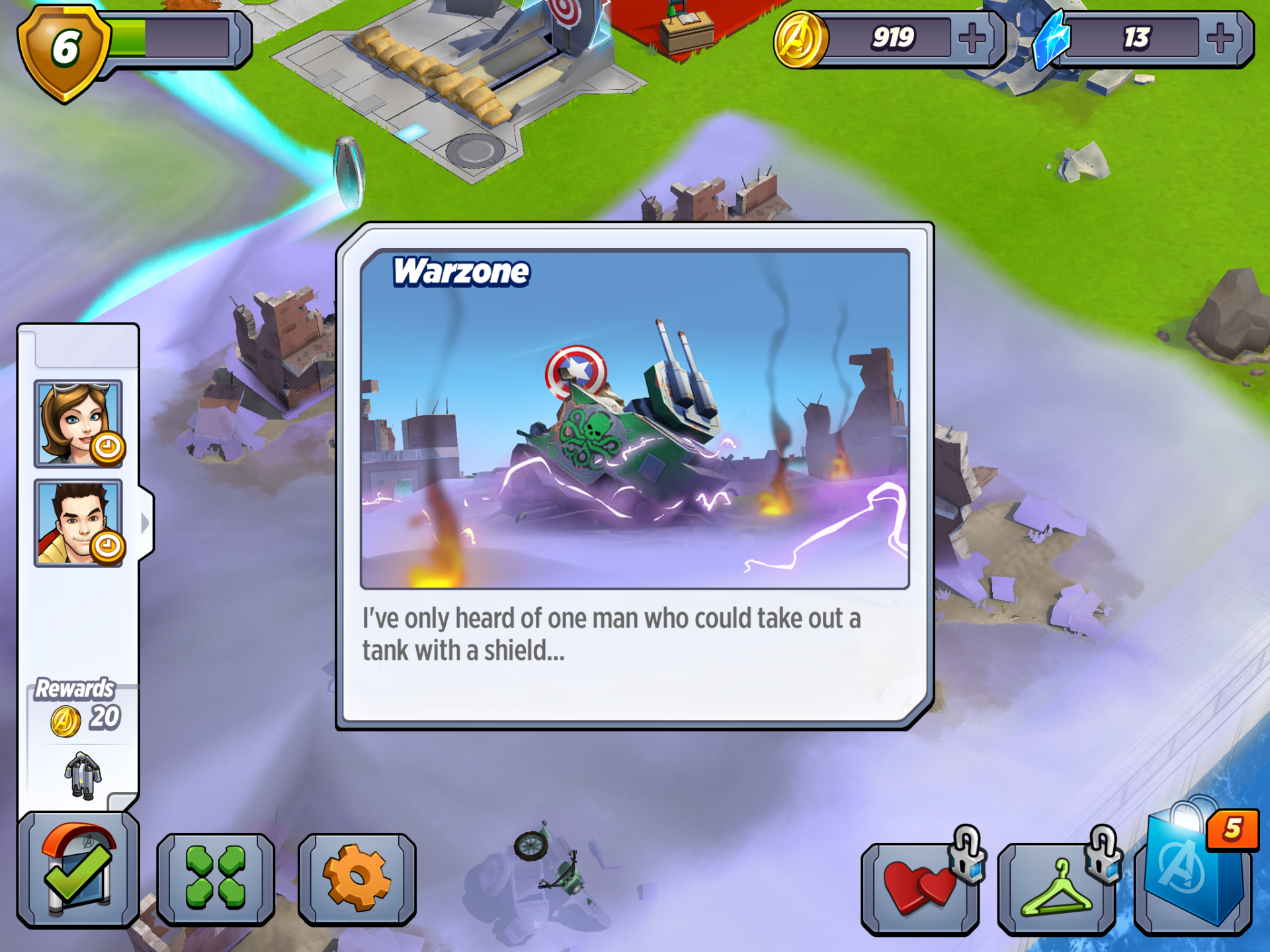Open the blue Avengers shopping bag store
Screen dimensions: 1270x952
1193,873
